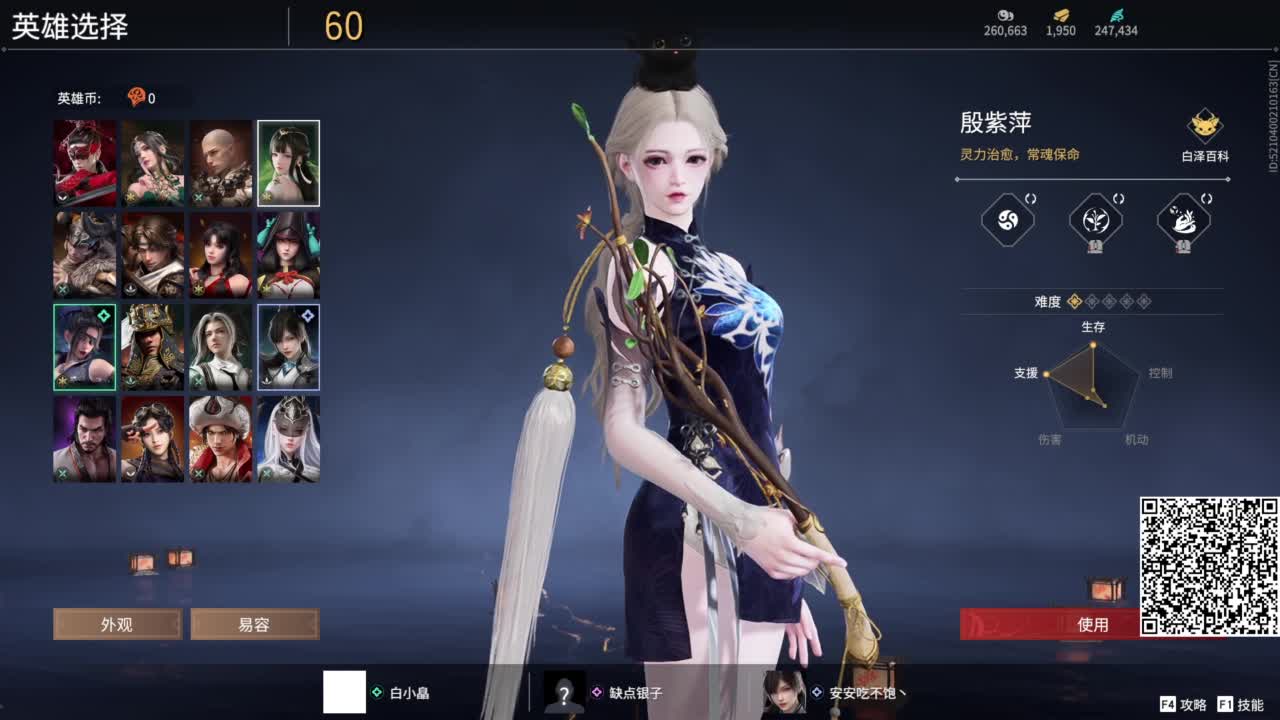Expand the bracket toggle above the ultimate skill
This screenshot has height=720, width=1280.
click(1206, 198)
